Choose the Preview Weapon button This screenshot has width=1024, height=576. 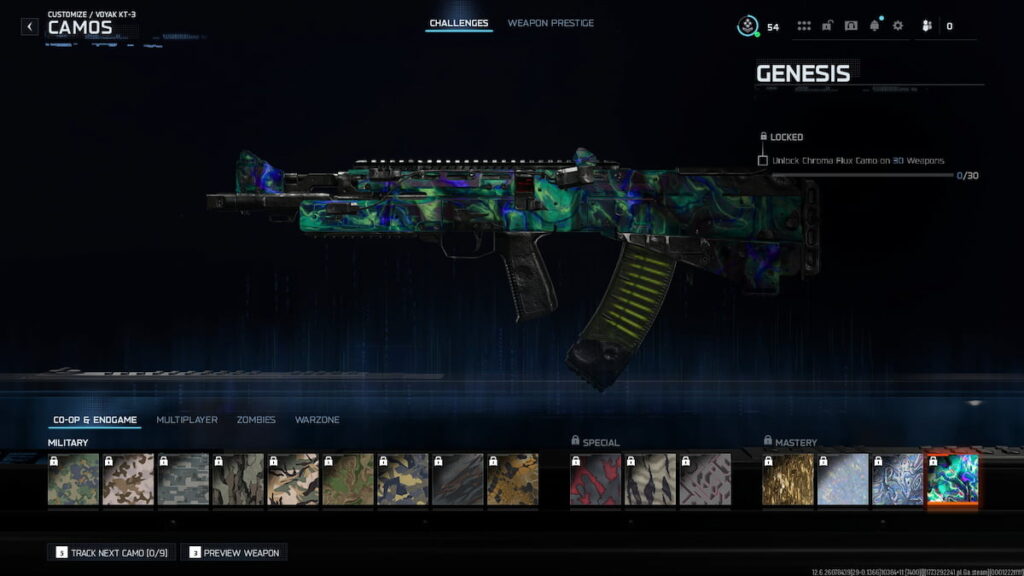234,552
